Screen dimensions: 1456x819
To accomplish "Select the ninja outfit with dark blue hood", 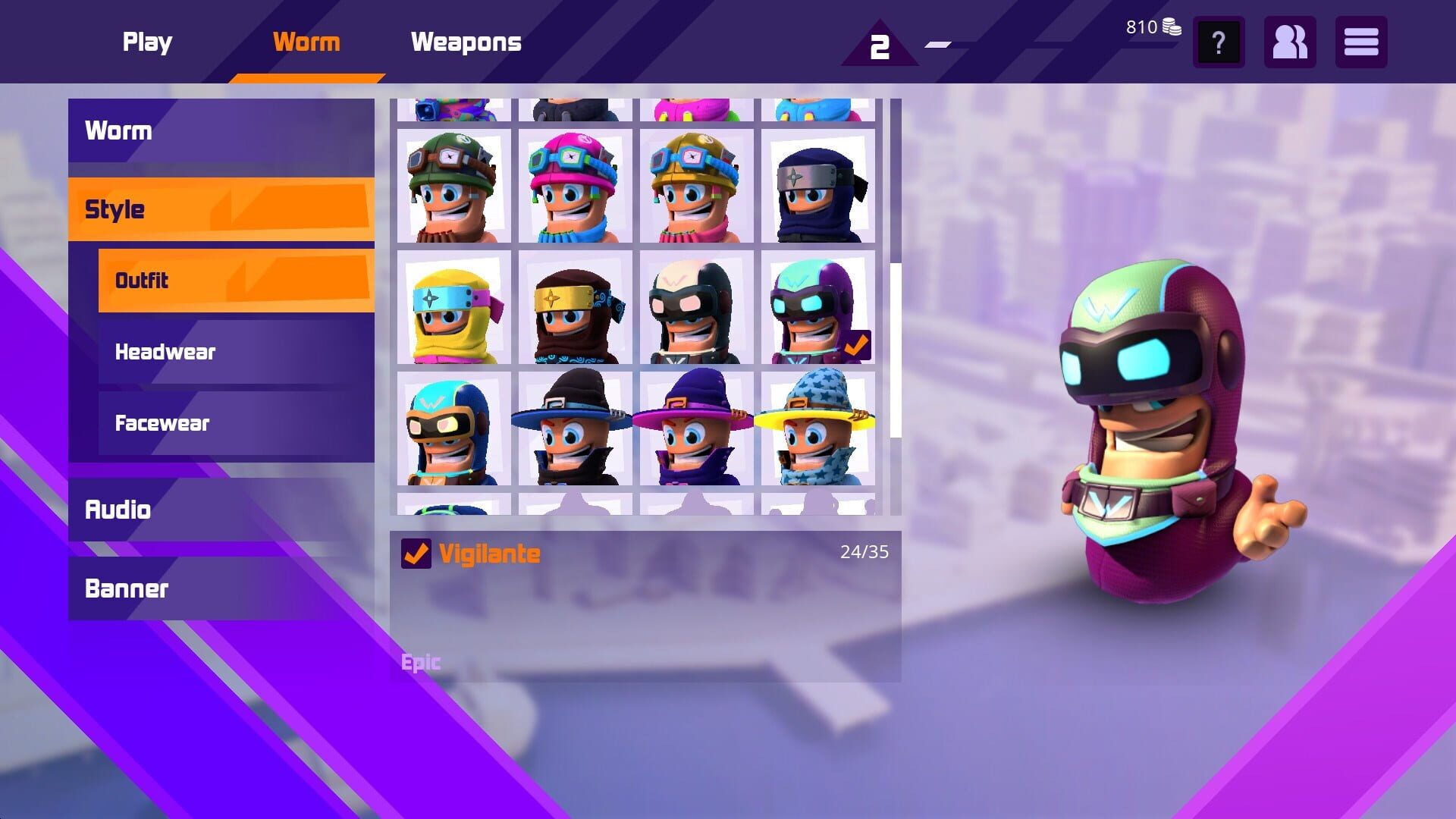I will (817, 186).
